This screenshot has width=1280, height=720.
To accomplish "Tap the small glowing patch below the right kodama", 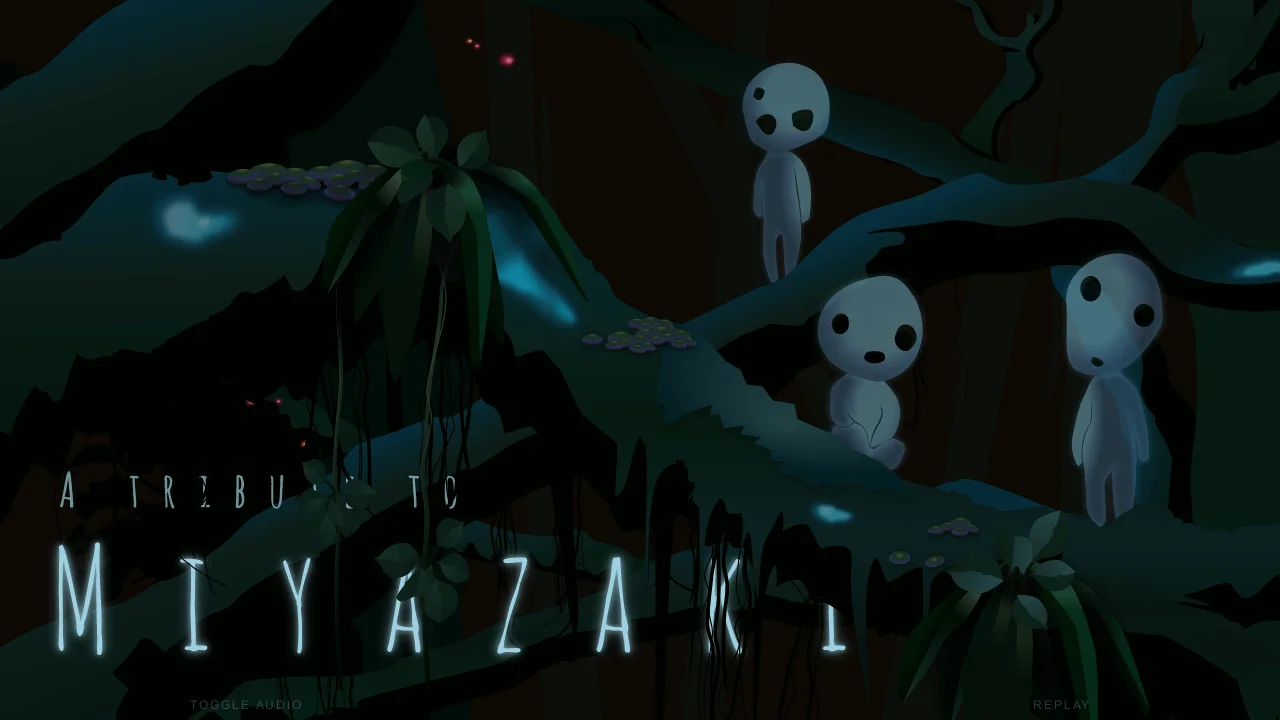I will 834,513.
